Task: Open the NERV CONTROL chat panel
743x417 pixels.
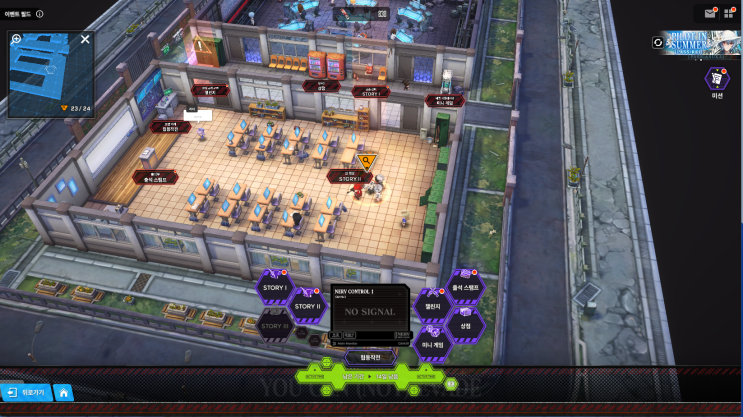Action: [370, 311]
